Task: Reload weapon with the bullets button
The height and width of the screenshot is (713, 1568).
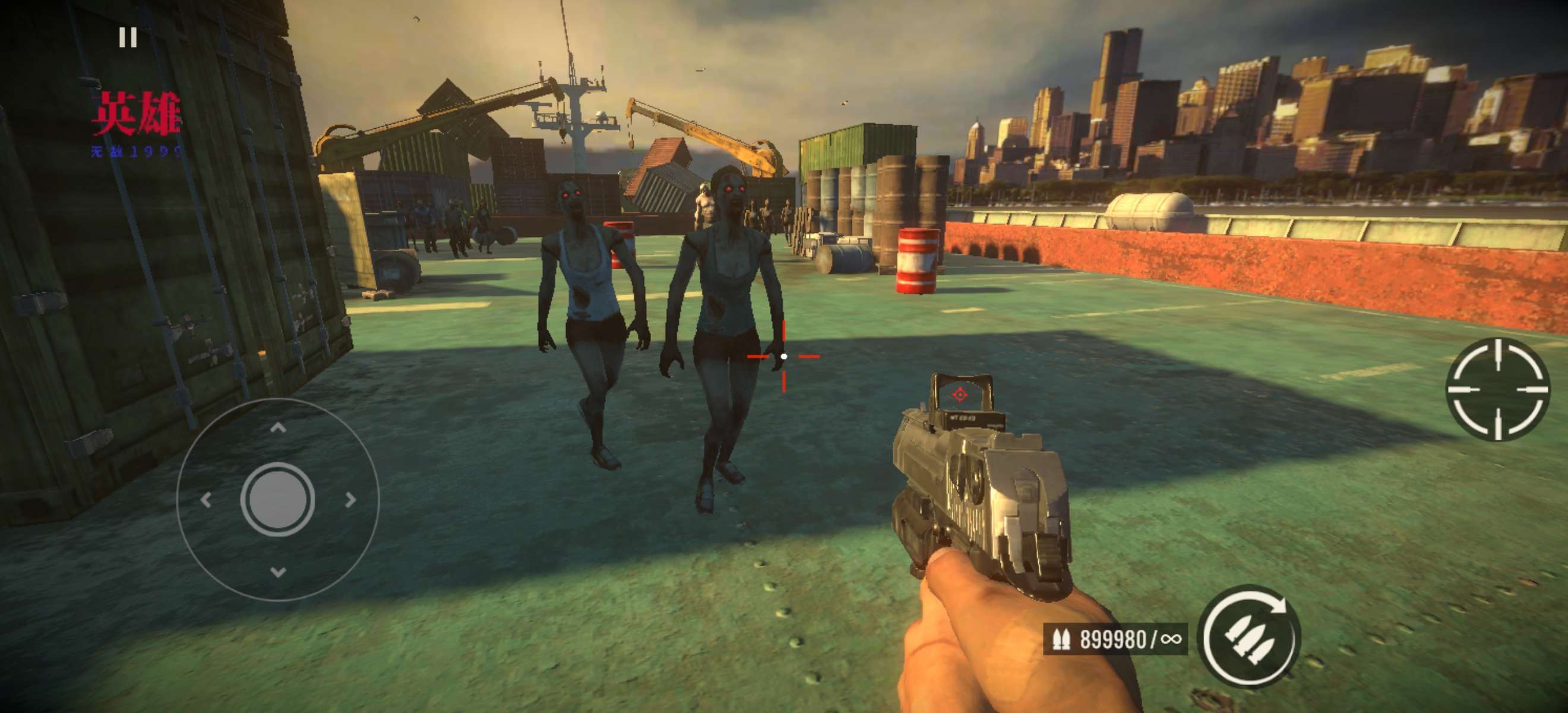Action: (x=1249, y=636)
